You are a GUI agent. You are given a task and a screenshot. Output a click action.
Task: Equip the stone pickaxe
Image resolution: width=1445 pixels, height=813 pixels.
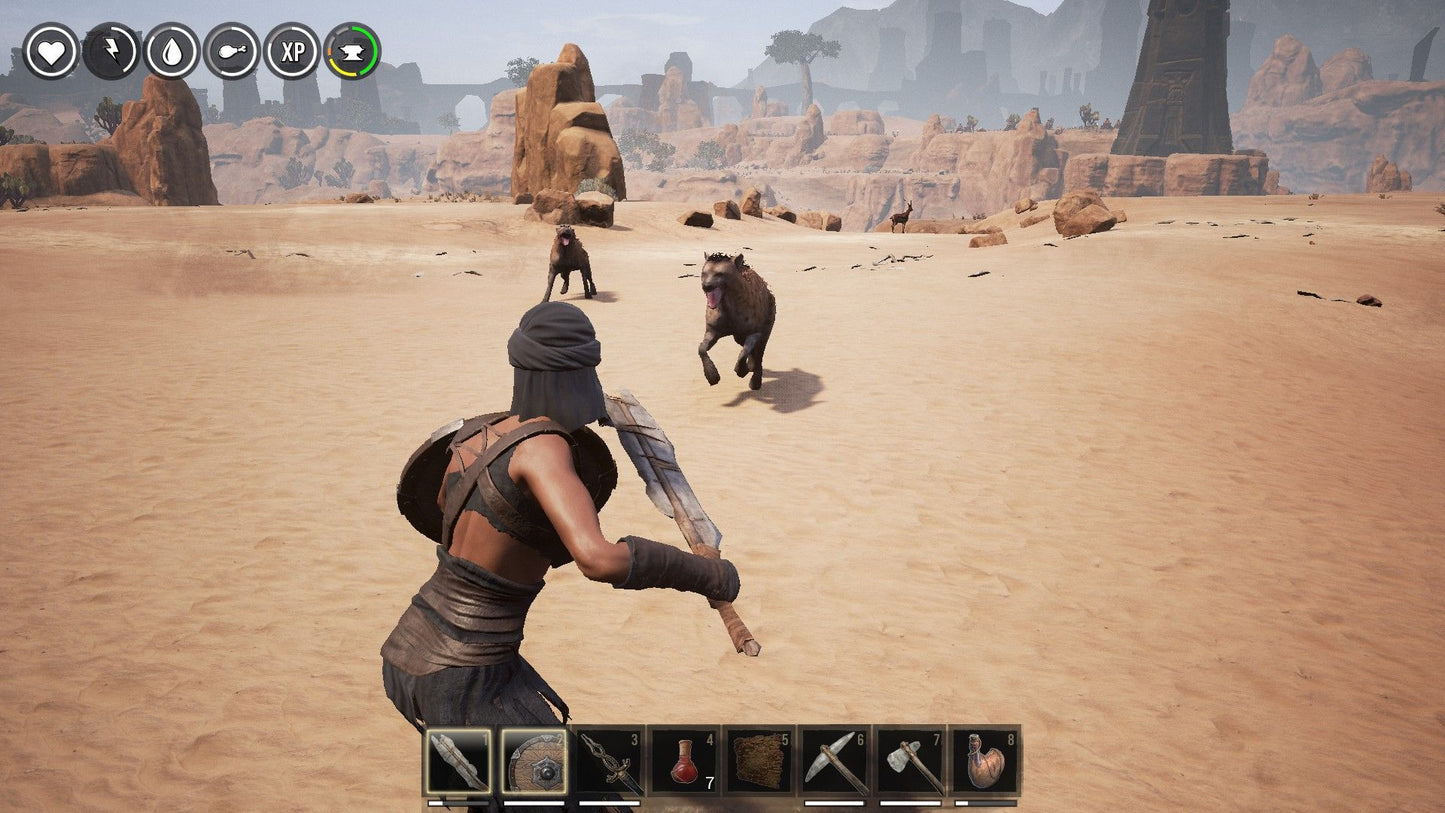(834, 761)
